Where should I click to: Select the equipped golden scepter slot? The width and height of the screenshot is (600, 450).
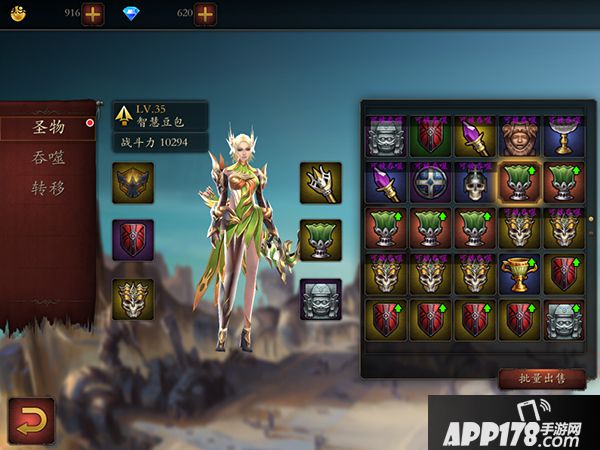(320, 183)
